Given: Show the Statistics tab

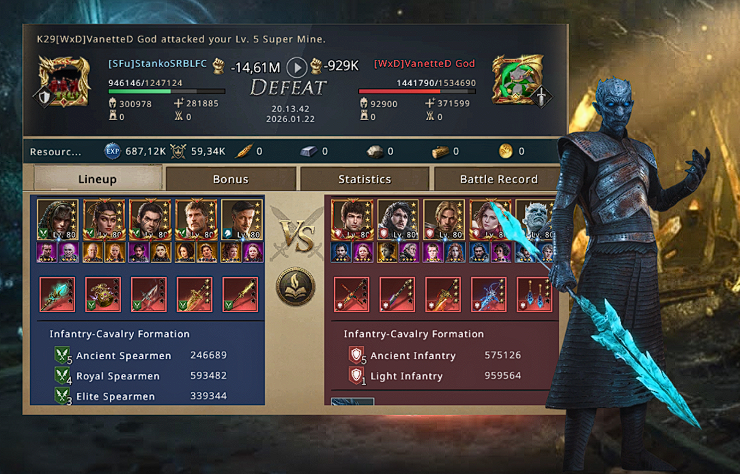Looking at the screenshot, I should 364,179.
